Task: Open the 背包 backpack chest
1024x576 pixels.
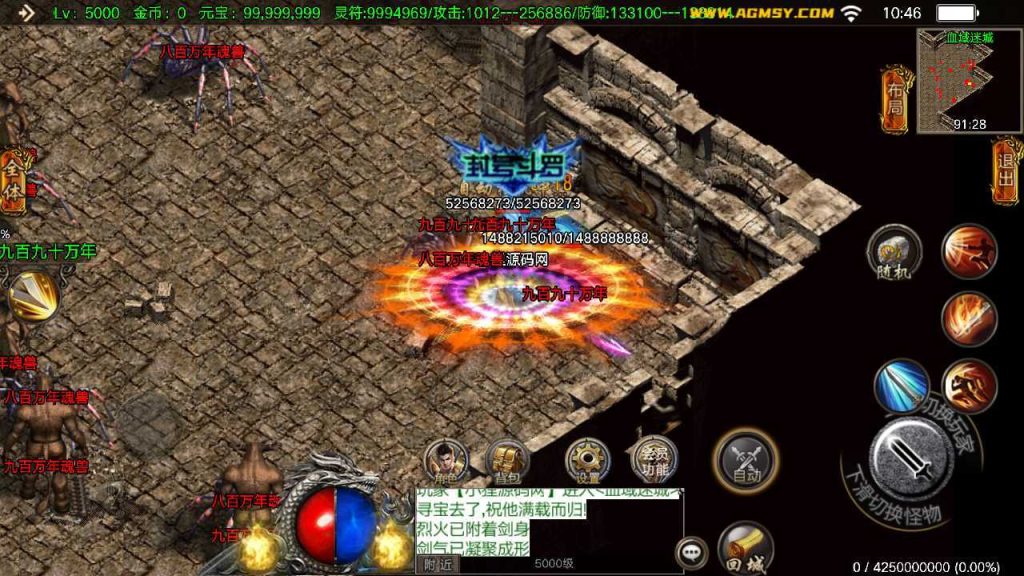Action: coord(508,461)
